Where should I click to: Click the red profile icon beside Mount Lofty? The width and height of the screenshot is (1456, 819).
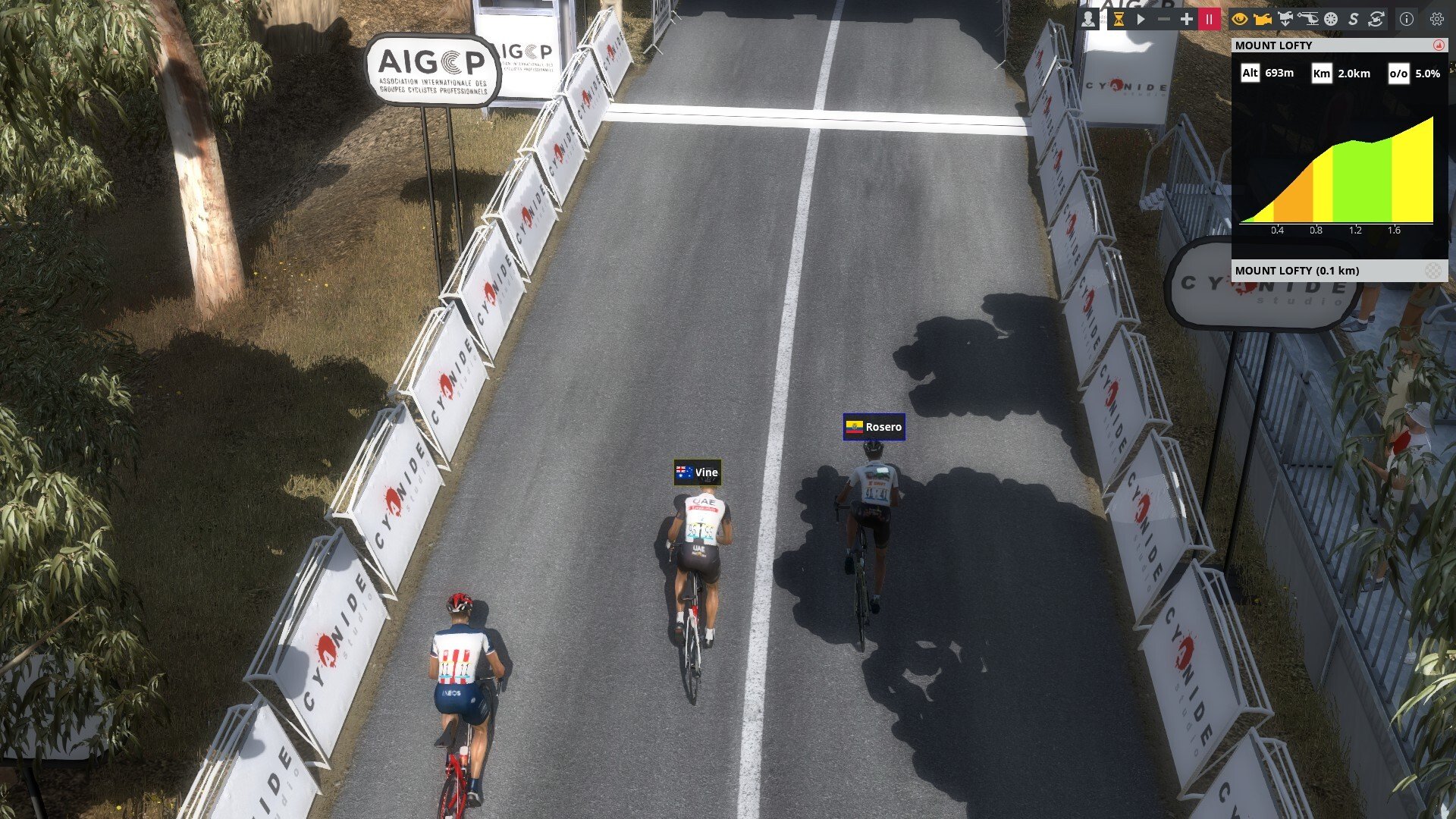click(x=1439, y=45)
